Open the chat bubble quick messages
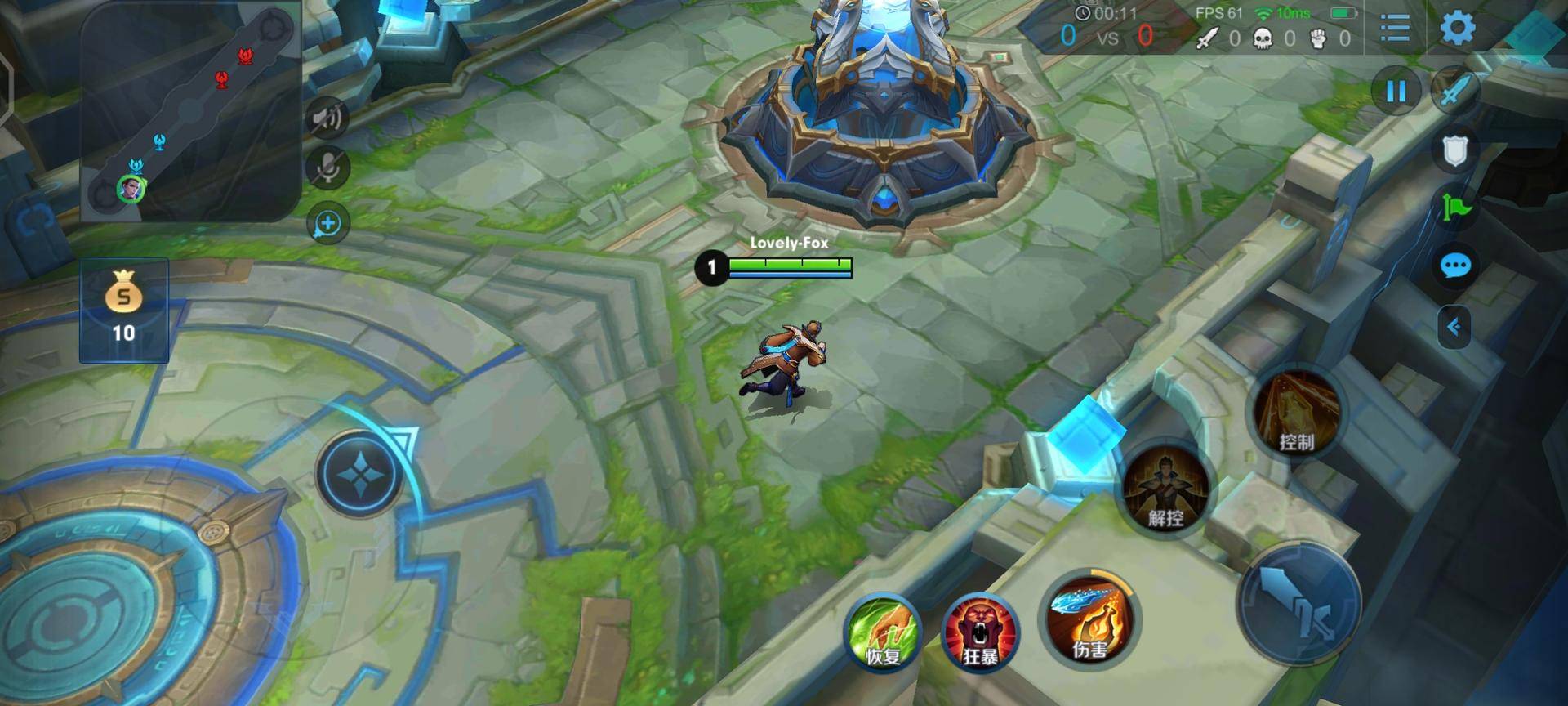The image size is (1568, 706). click(1455, 266)
